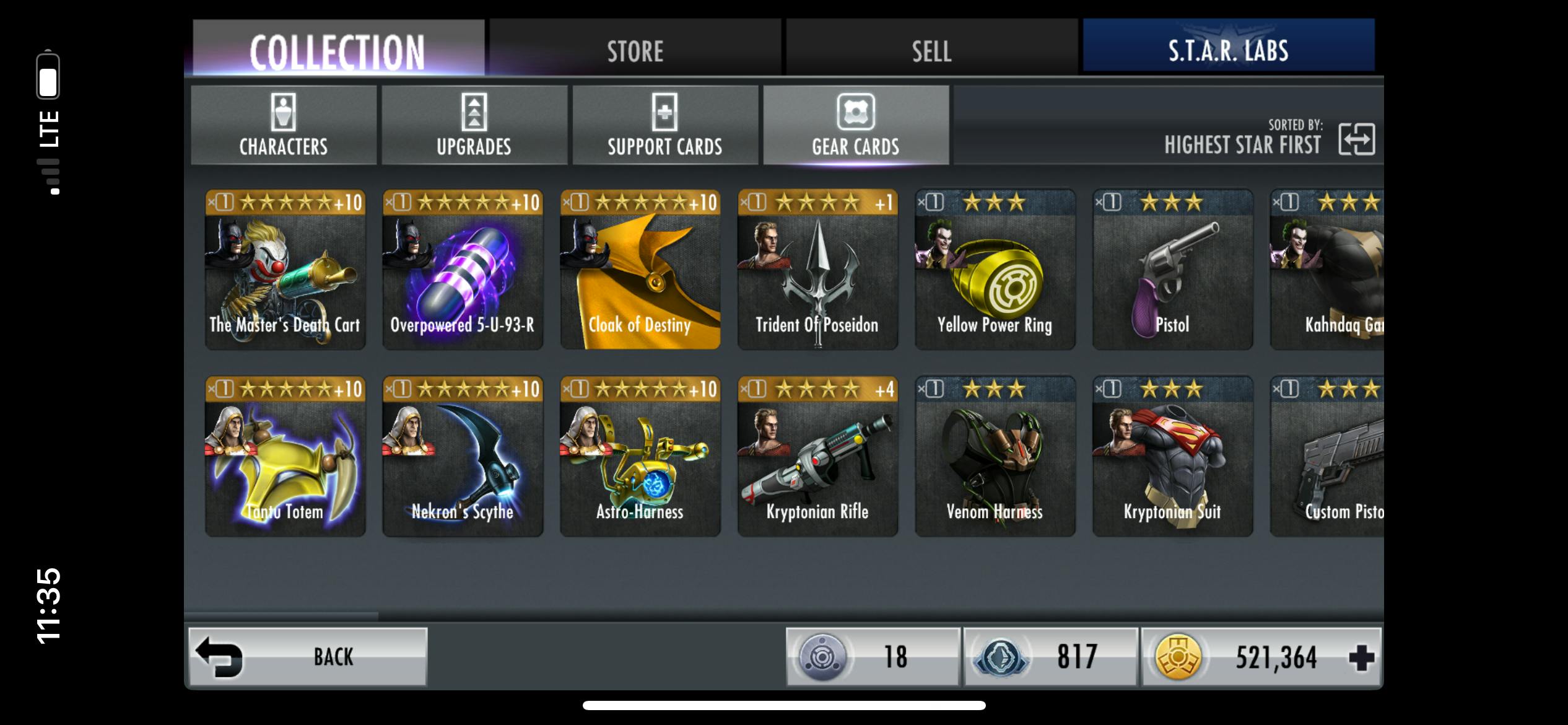Choose the Venom Harness gear card
The width and height of the screenshot is (1568, 725).
pyautogui.click(x=995, y=456)
